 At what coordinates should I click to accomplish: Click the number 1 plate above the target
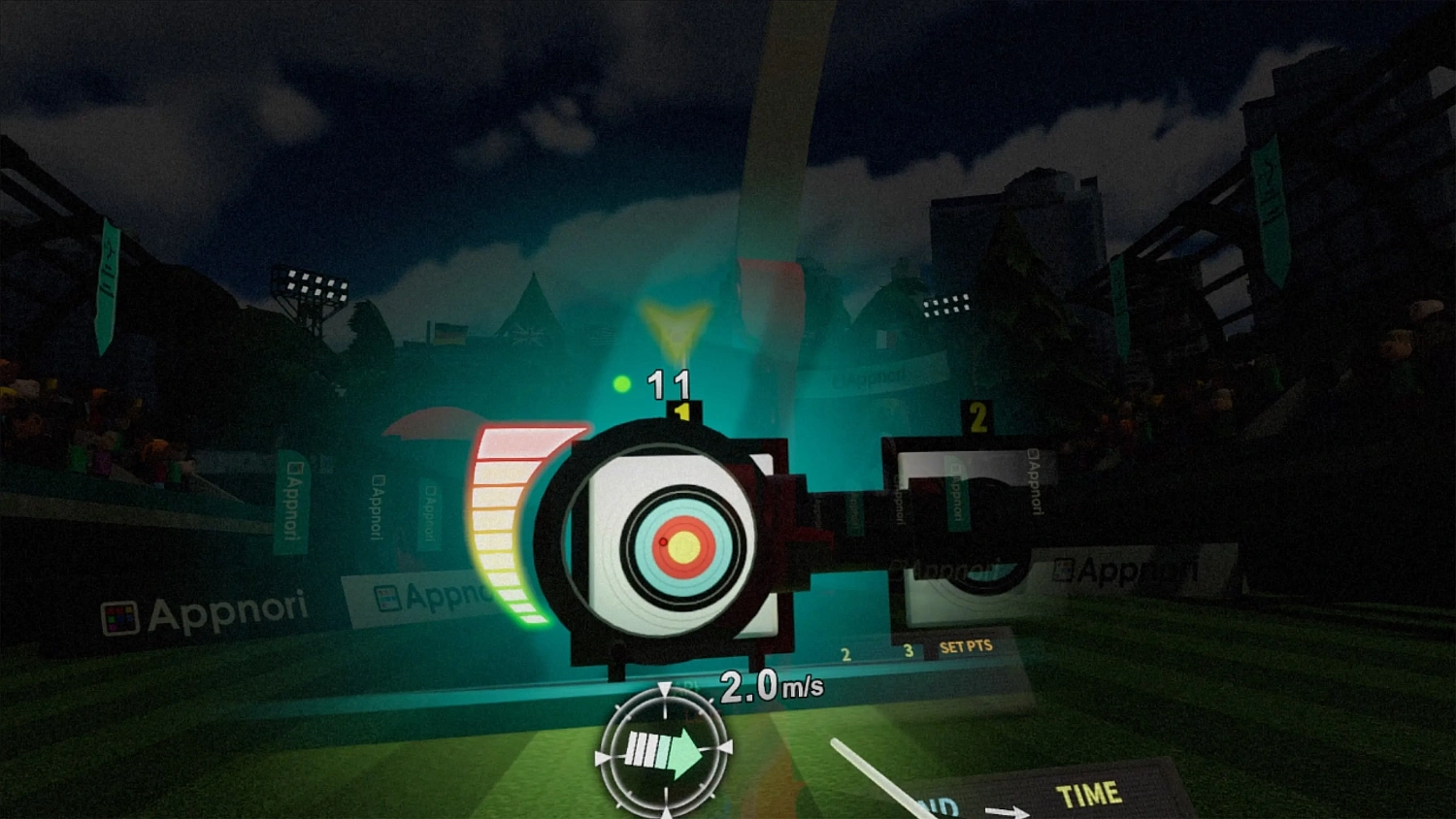click(x=682, y=411)
